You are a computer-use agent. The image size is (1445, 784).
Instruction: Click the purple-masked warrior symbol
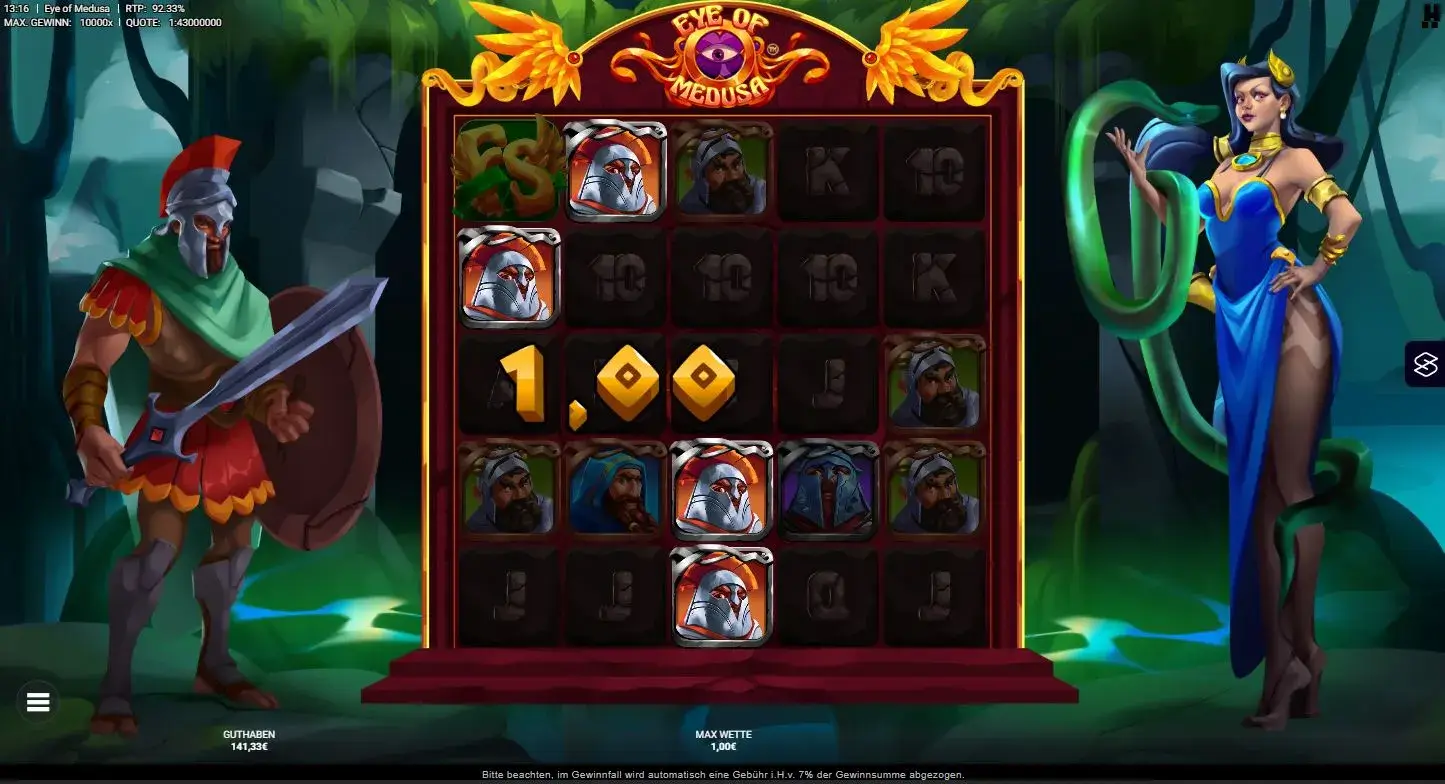pos(828,490)
